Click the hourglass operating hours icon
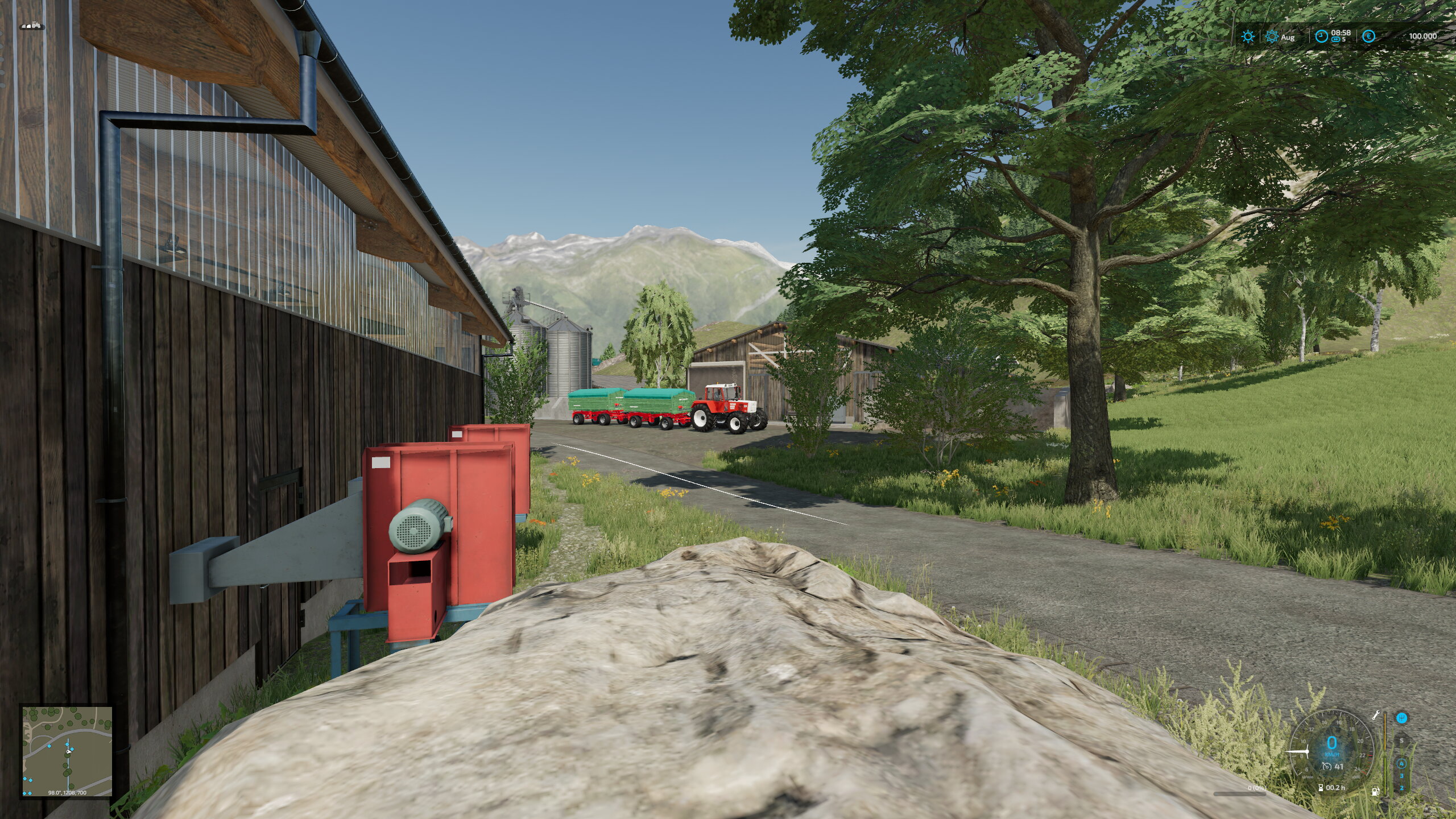The height and width of the screenshot is (819, 1456). [x=1320, y=788]
